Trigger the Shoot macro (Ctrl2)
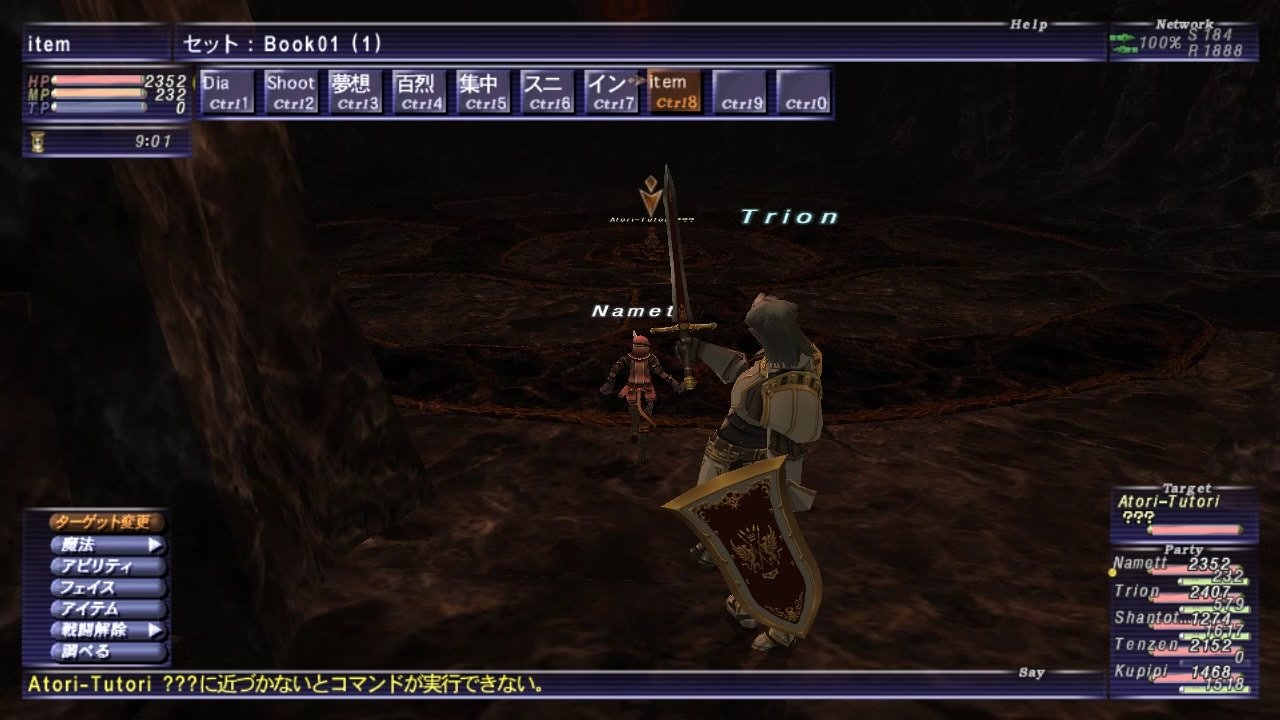 291,90
